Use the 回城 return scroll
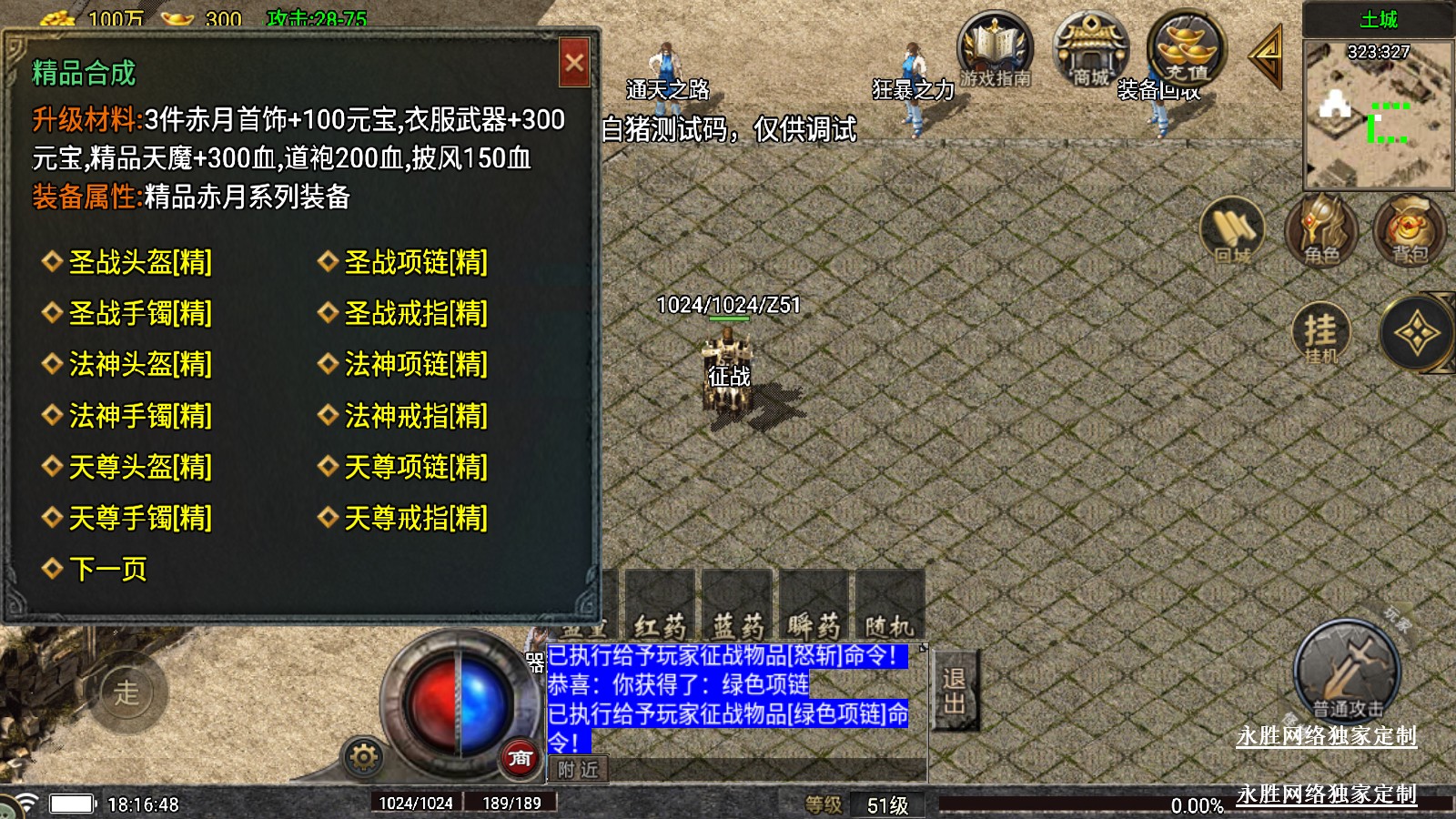Screen dimensions: 1456x819 pos(1233,230)
